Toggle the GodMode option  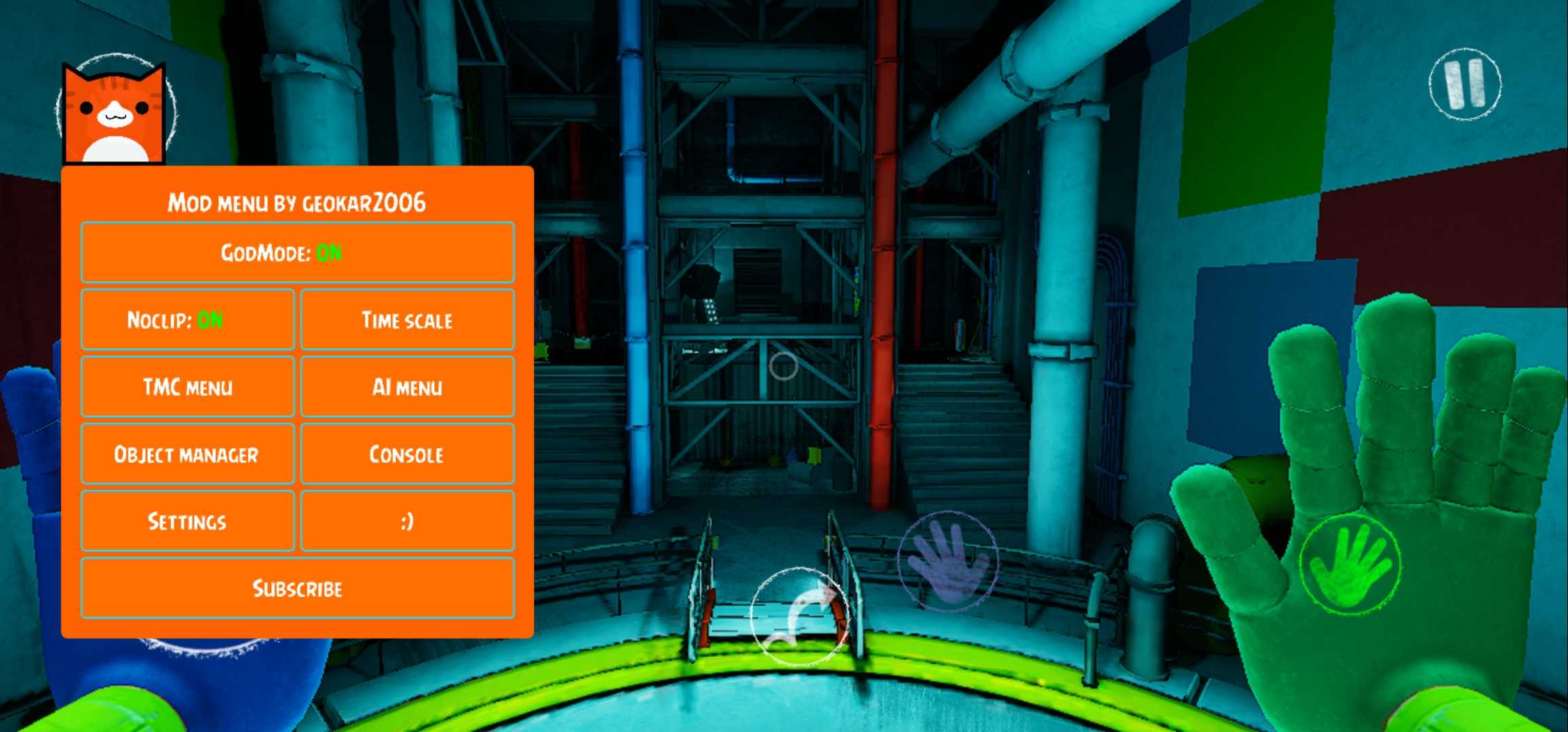click(x=297, y=253)
